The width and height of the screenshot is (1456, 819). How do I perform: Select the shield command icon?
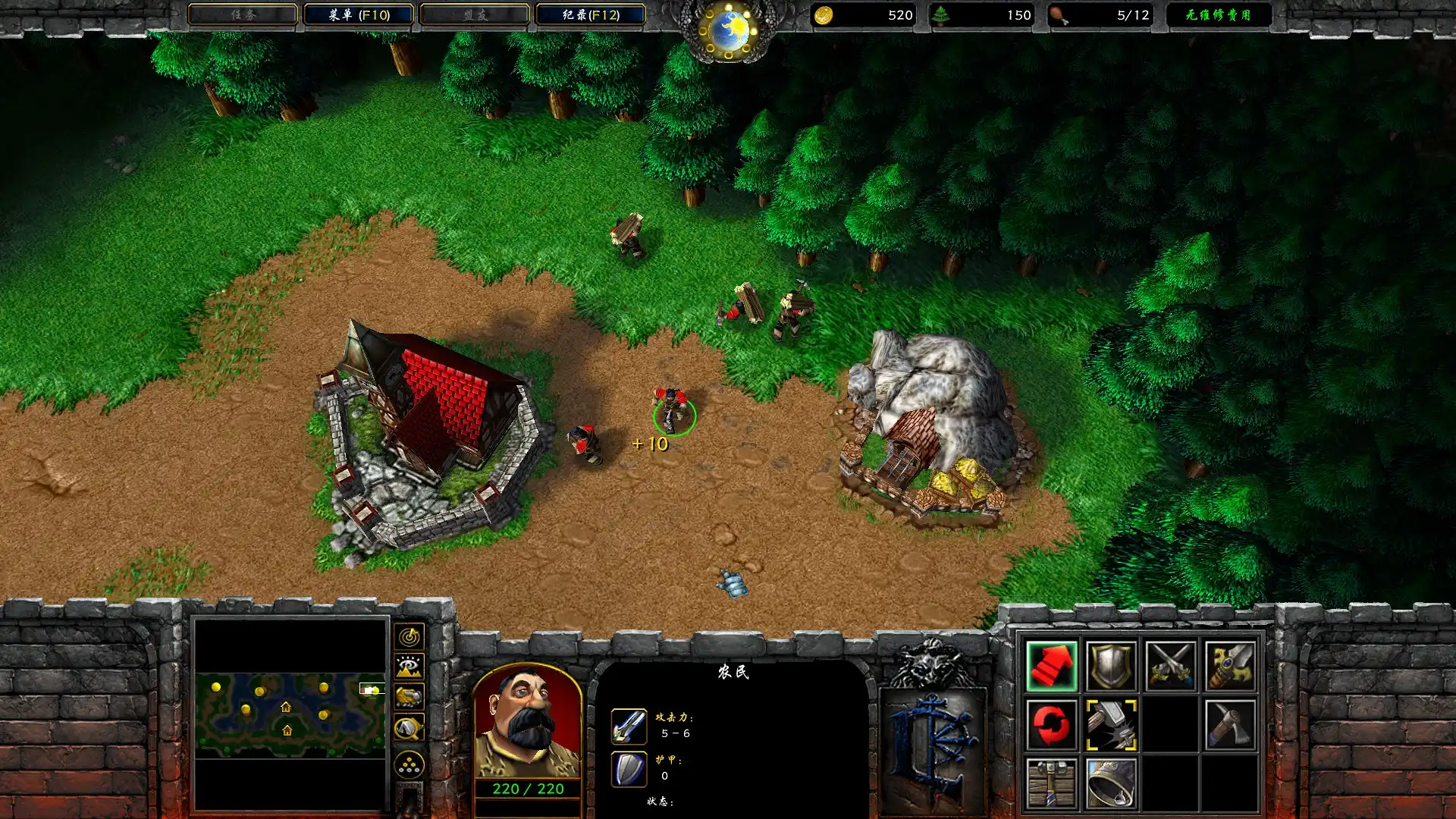coord(1110,666)
